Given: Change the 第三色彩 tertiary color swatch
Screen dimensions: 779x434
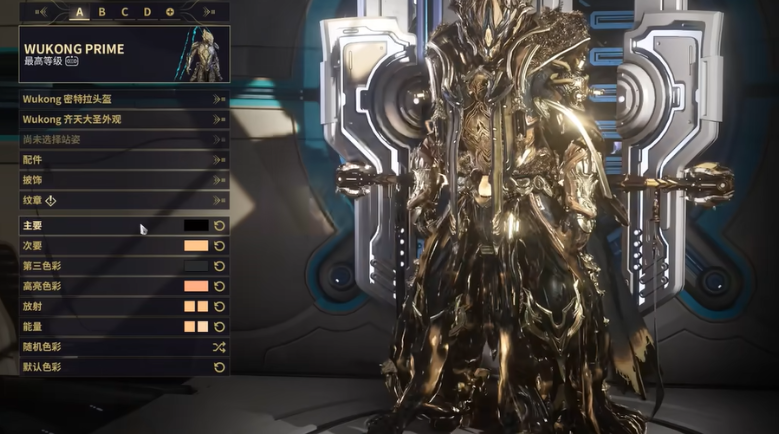Looking at the screenshot, I should tap(196, 266).
